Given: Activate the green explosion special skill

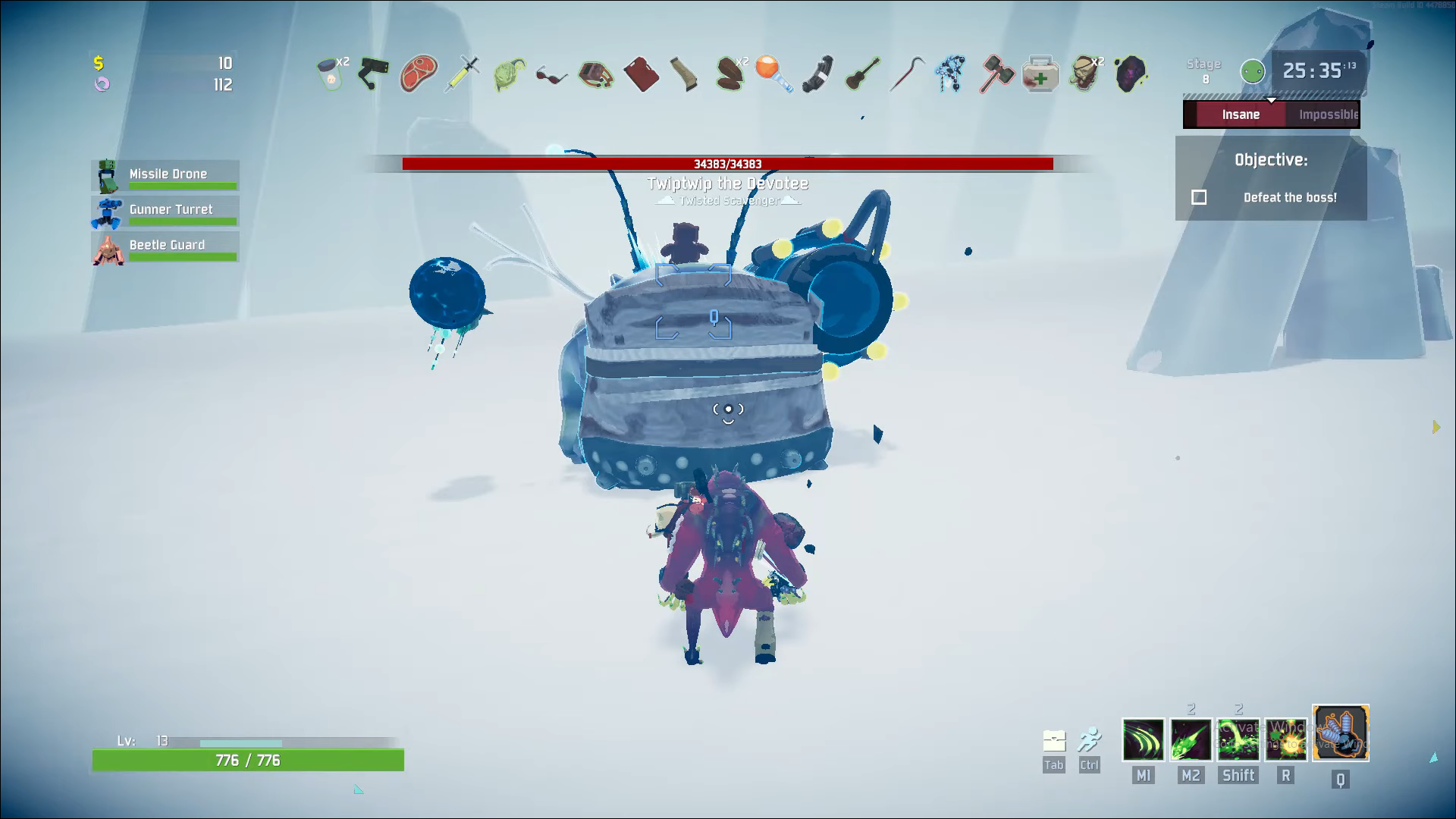Looking at the screenshot, I should (1285, 739).
